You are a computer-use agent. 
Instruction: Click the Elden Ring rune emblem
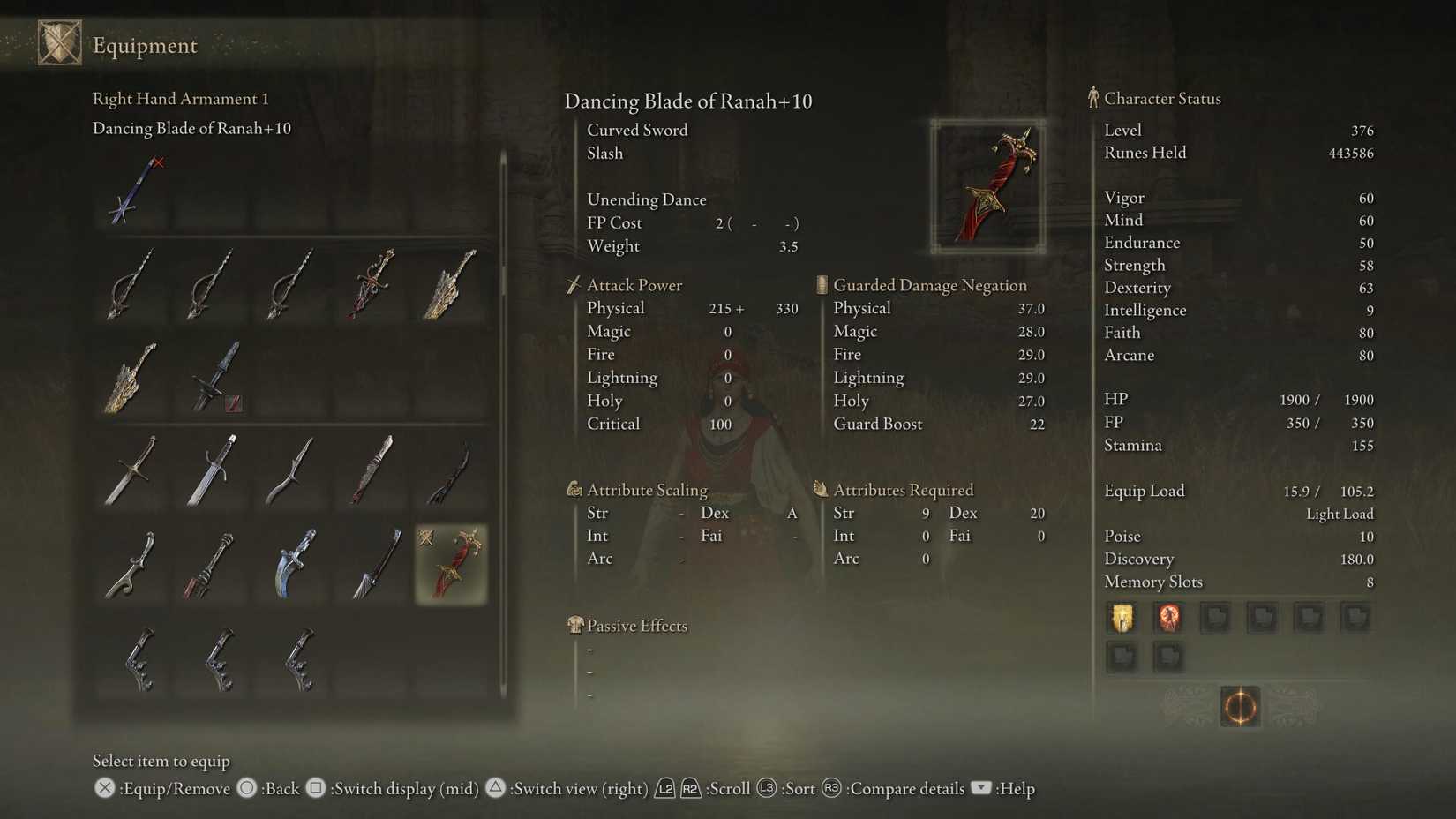click(x=1240, y=707)
